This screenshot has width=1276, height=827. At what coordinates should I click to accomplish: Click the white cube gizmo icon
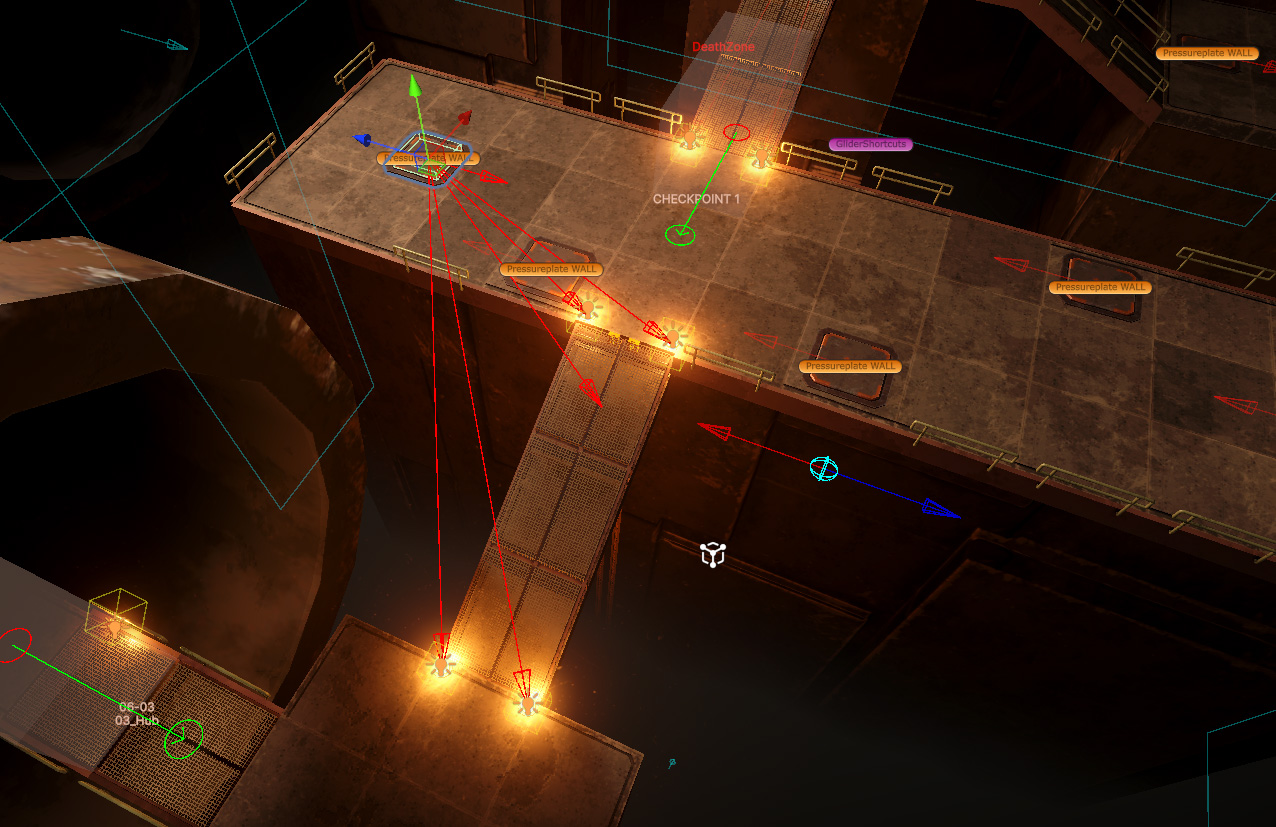(712, 554)
